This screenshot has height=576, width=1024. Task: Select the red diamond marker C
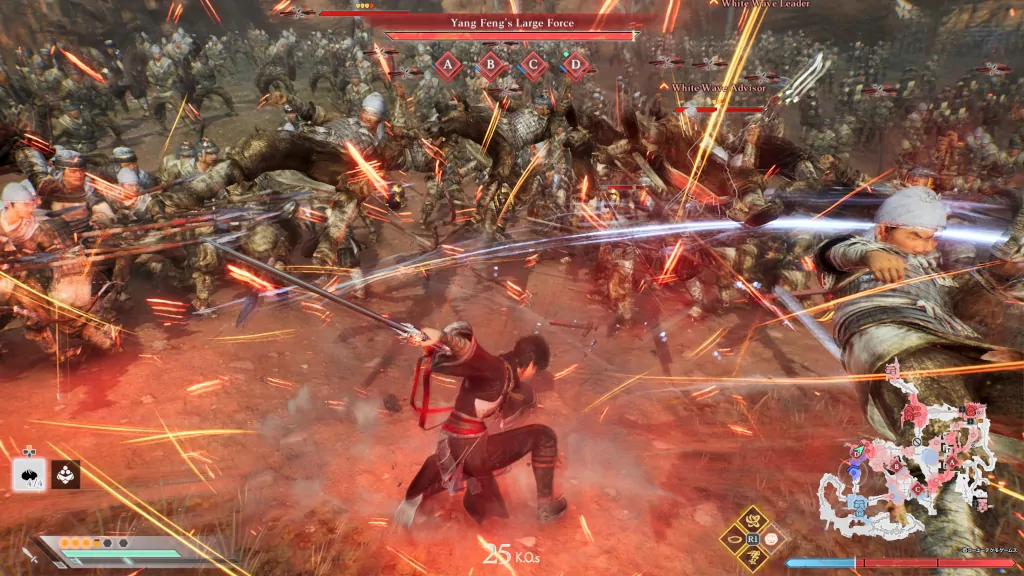pos(533,66)
